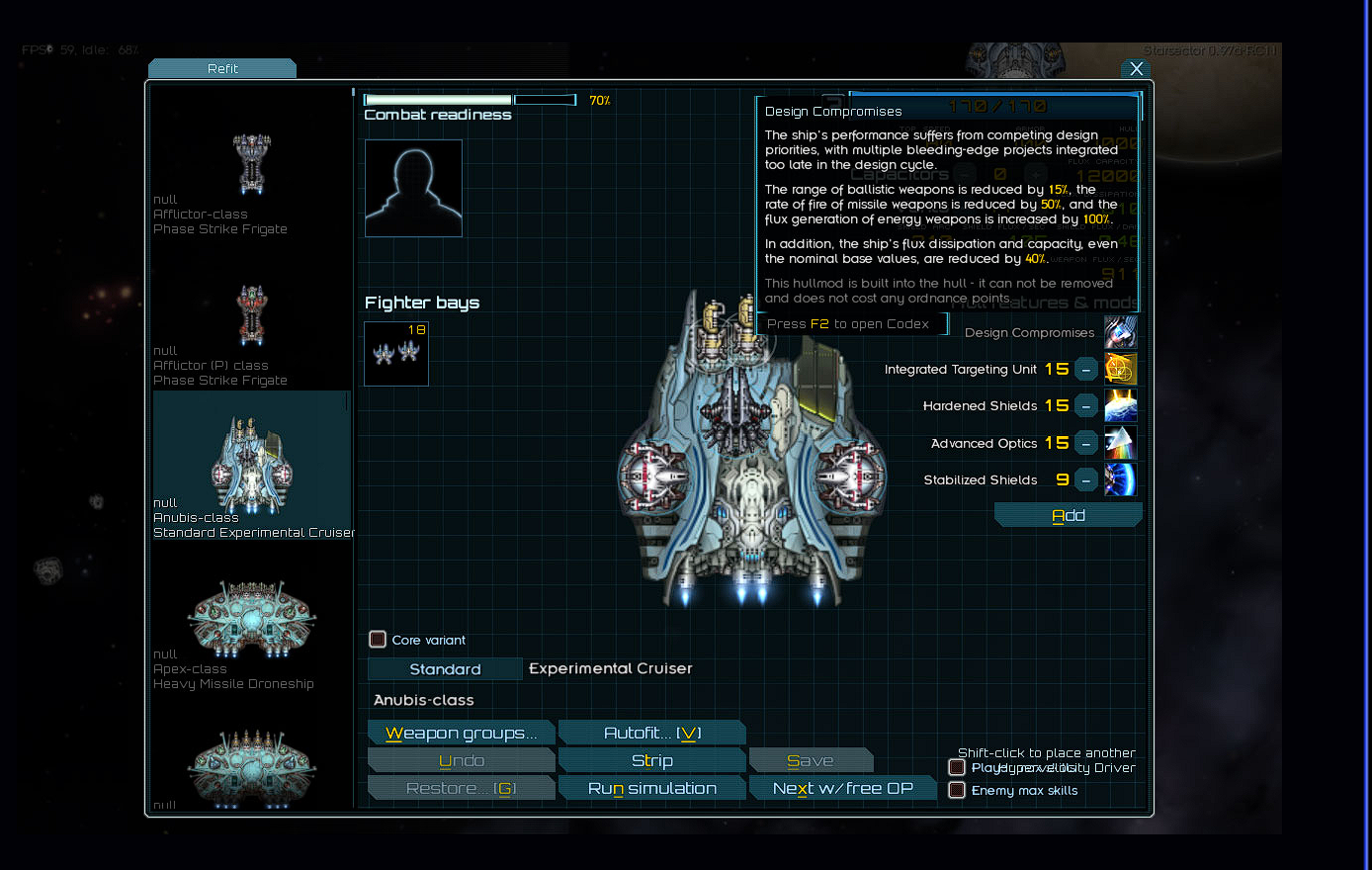Toggle the Core variant checkbox

[378, 640]
